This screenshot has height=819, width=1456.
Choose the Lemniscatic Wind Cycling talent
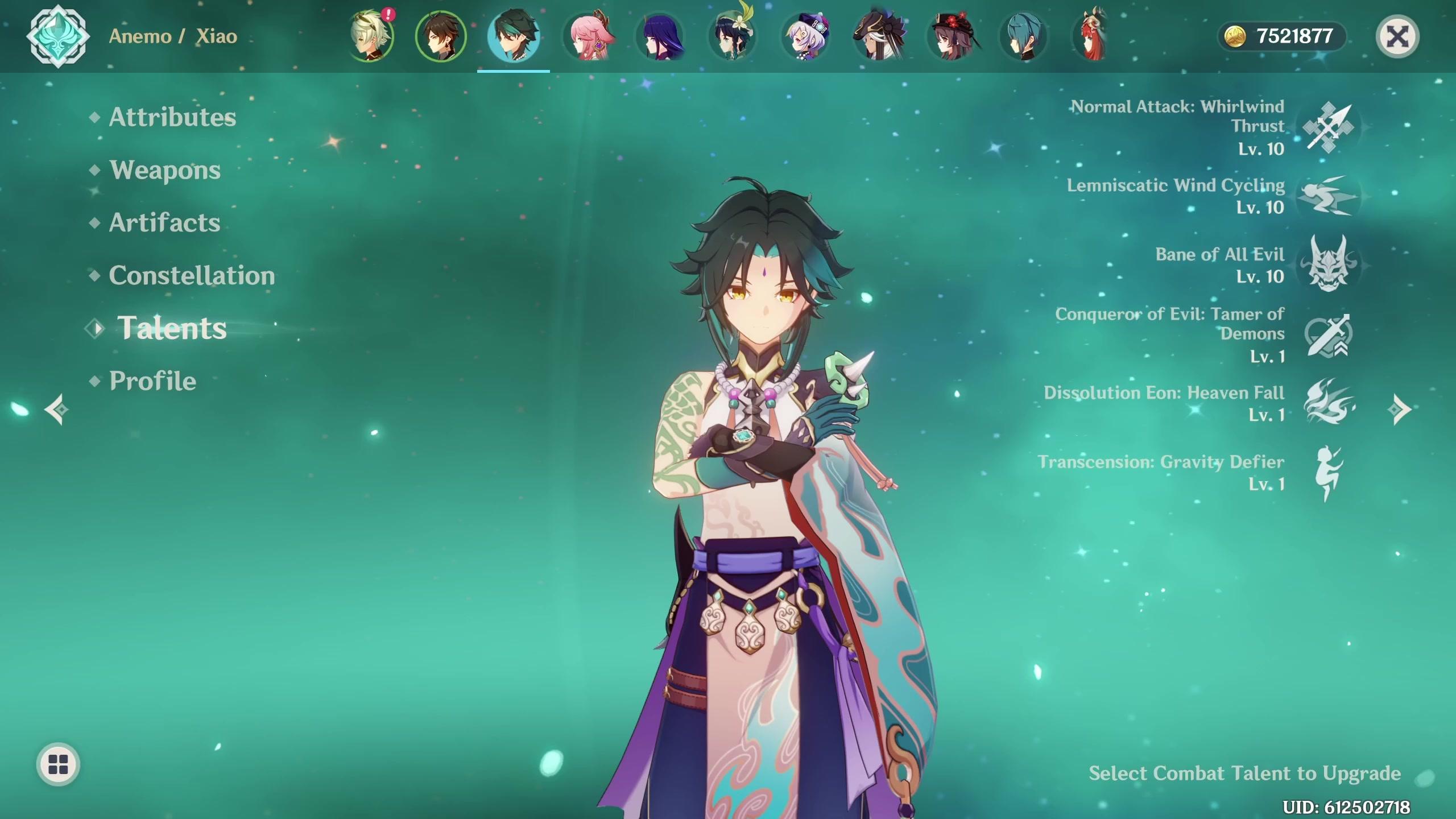(x=1328, y=196)
